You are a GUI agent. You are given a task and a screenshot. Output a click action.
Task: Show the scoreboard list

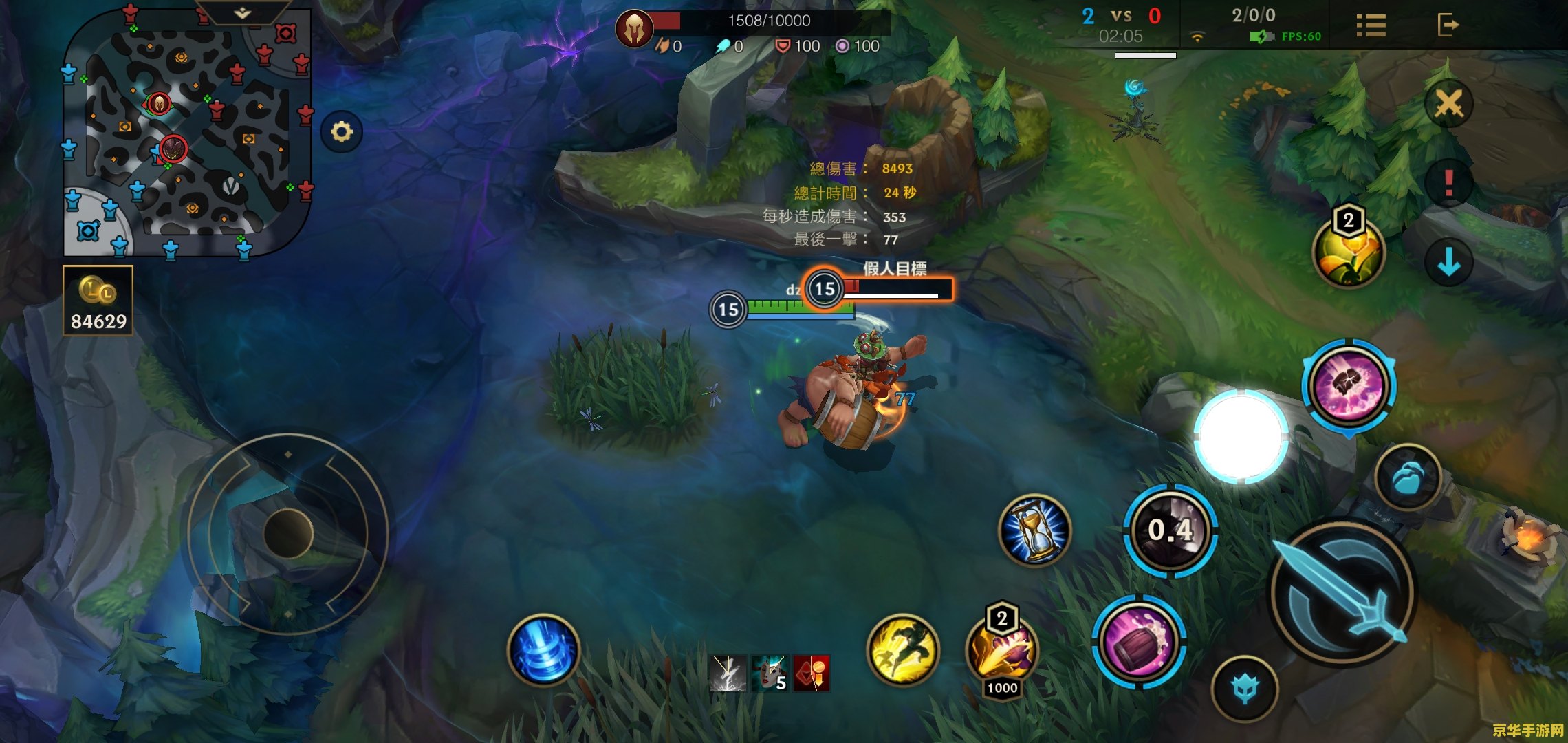[x=1371, y=26]
